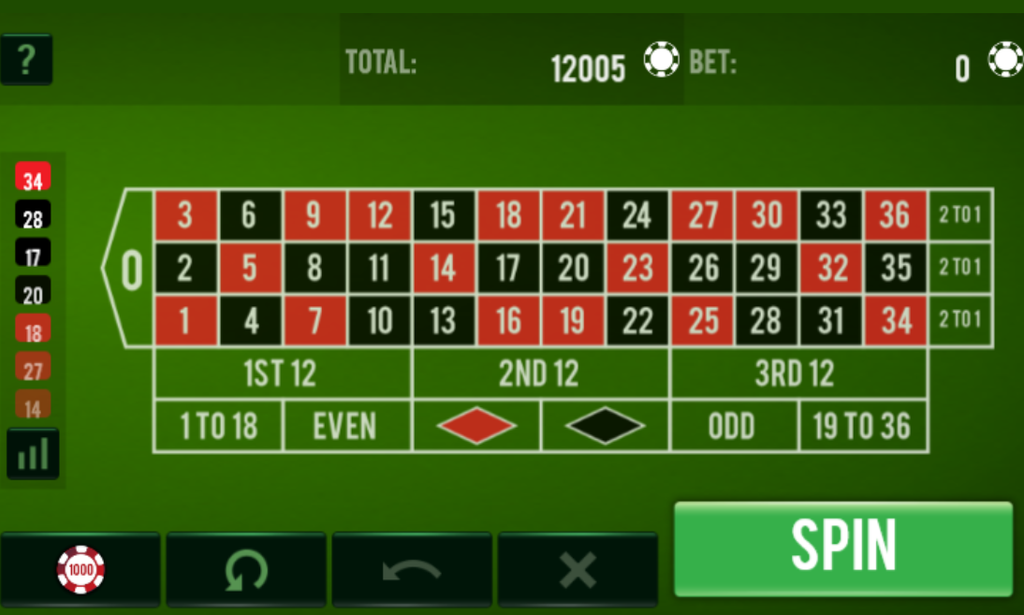Bet on EVEN
The width and height of the screenshot is (1024, 615).
click(346, 427)
